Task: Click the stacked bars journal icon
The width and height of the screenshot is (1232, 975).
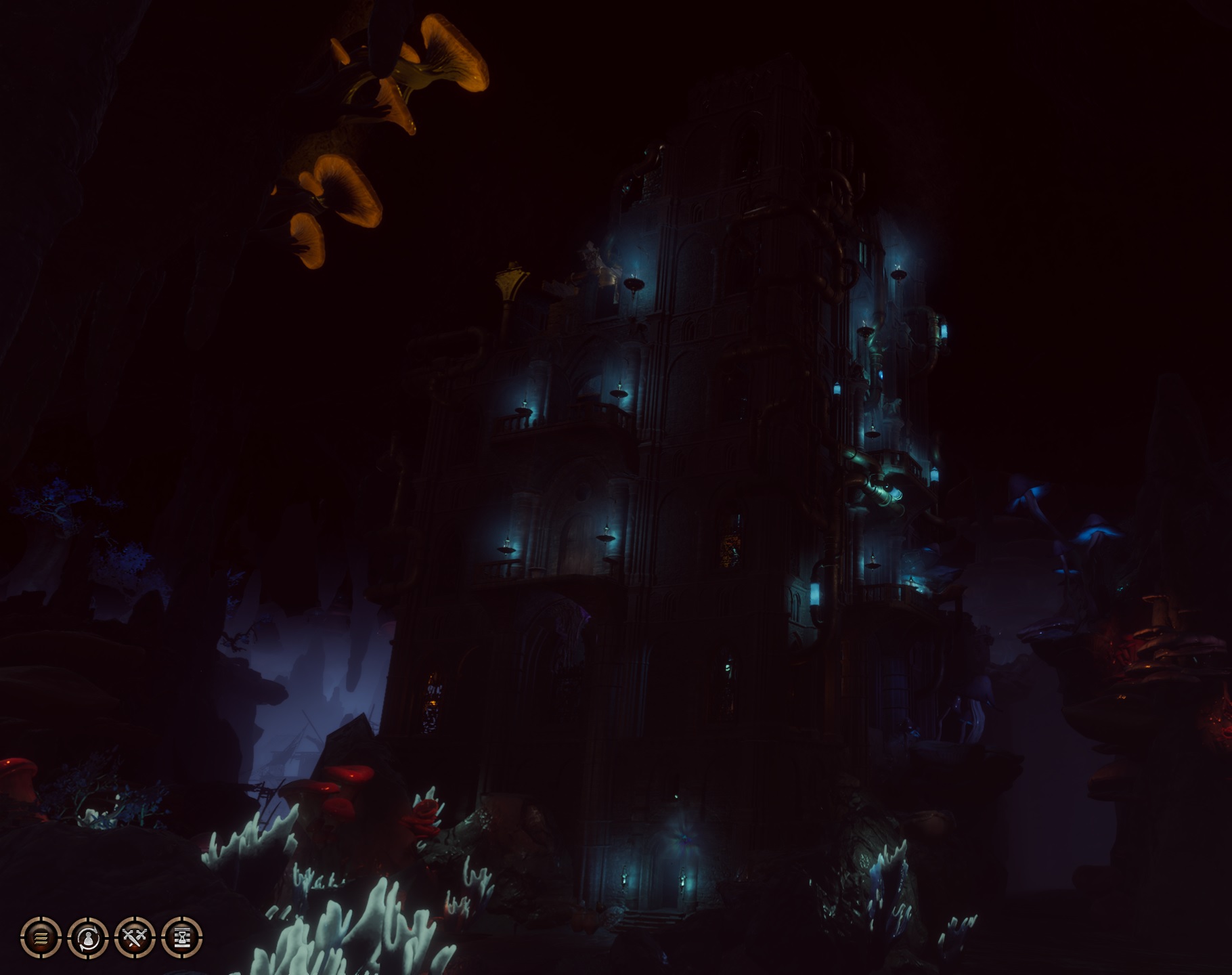Action: click(40, 938)
